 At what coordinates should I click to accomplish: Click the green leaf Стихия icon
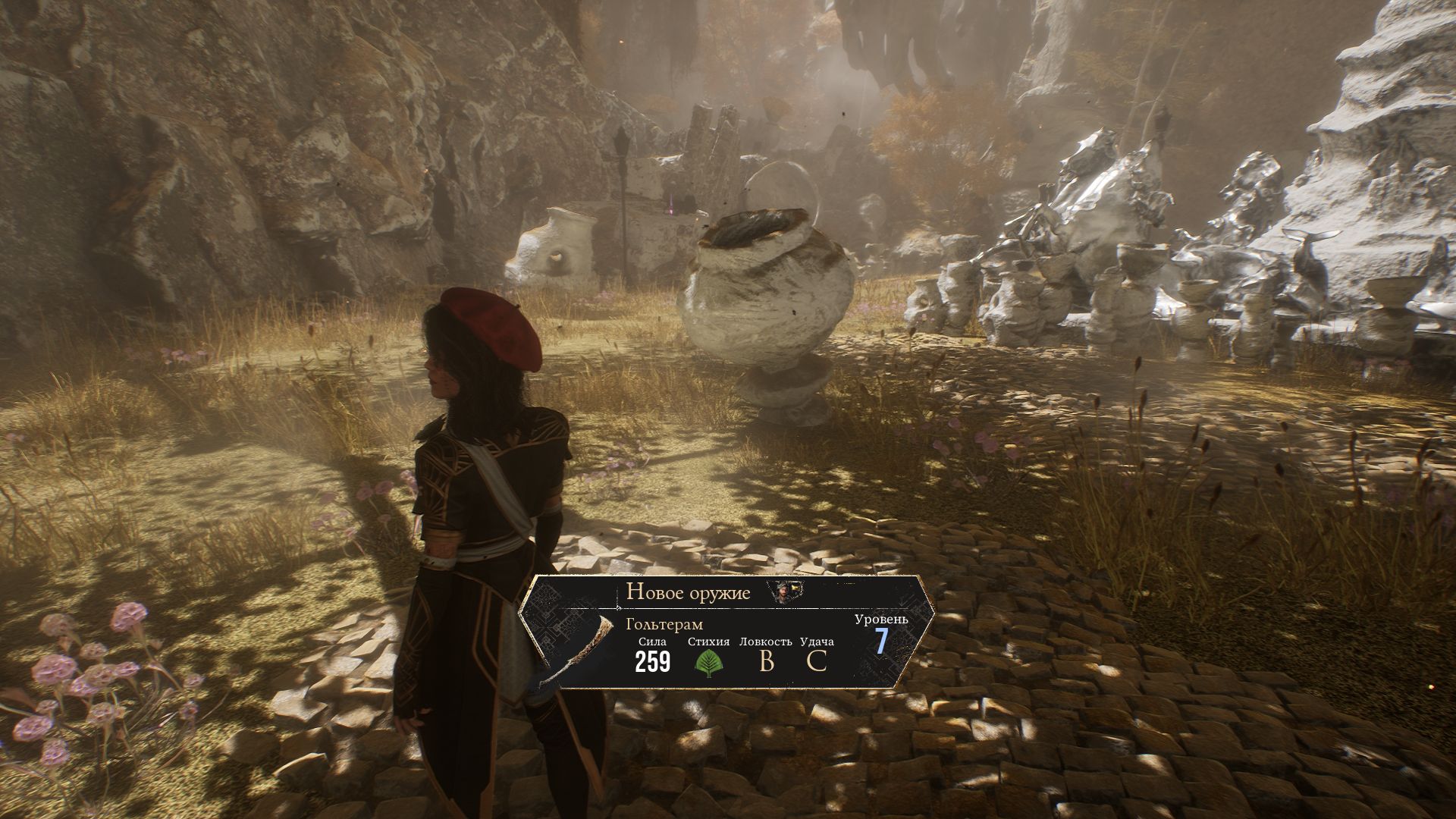708,662
